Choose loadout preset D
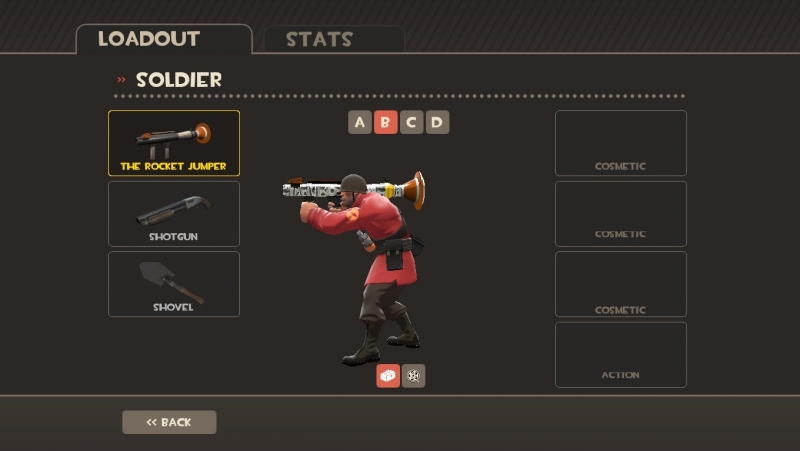800x451 pixels. point(437,123)
